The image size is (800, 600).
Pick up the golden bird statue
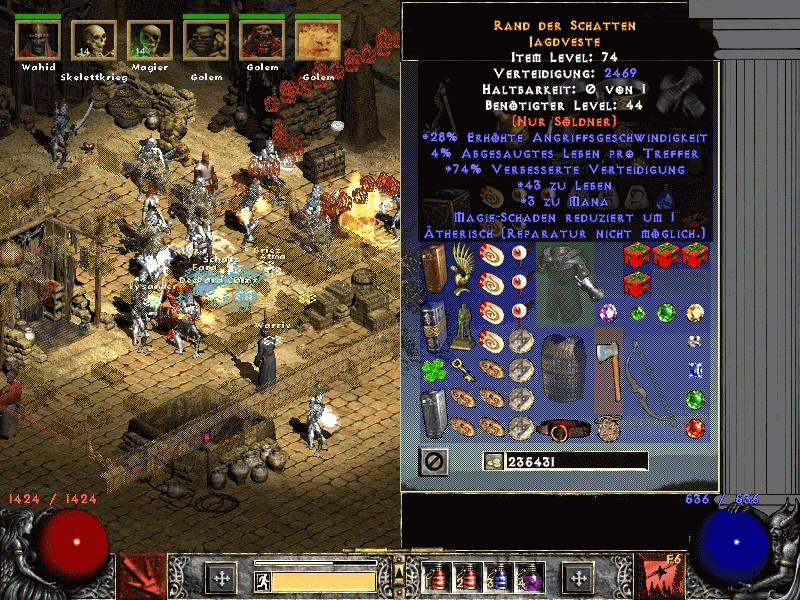pos(461,271)
